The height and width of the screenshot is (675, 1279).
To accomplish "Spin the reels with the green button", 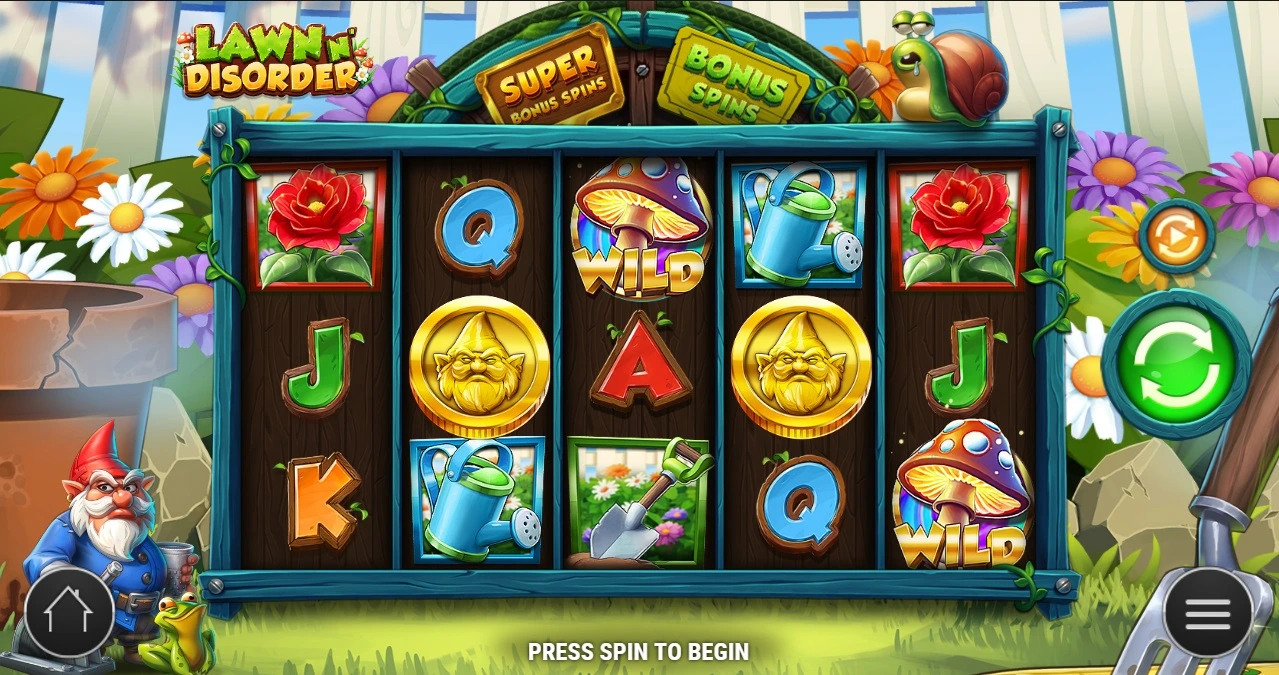I will point(1176,365).
